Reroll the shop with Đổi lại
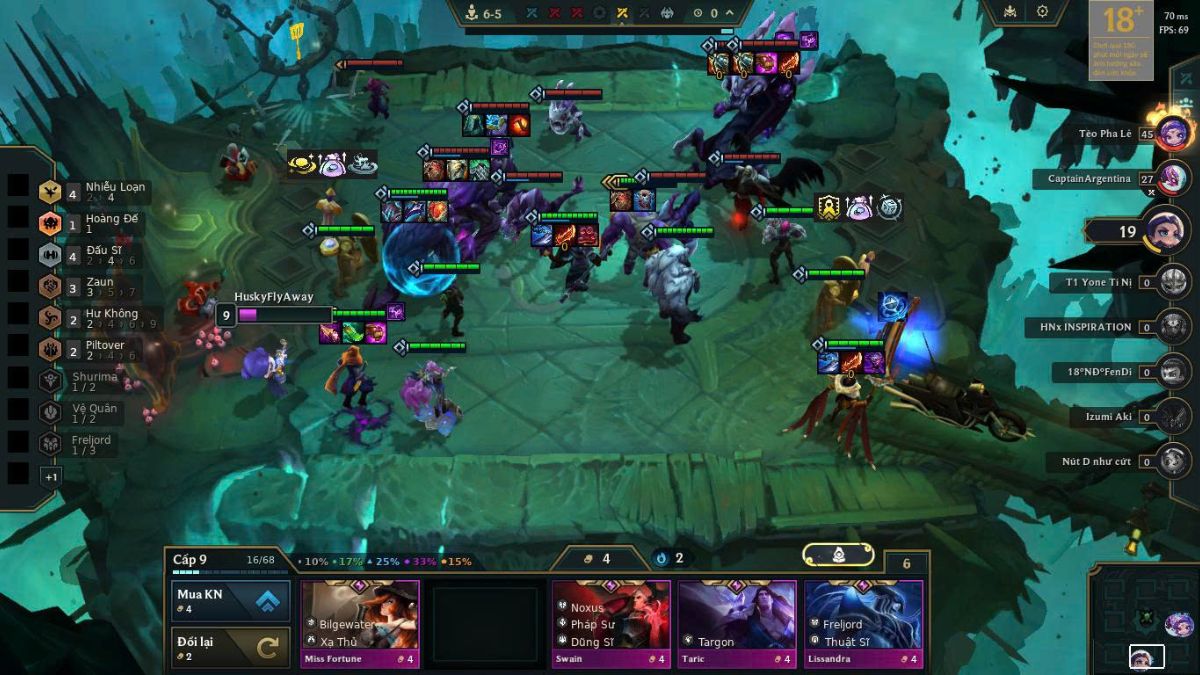 pos(231,647)
